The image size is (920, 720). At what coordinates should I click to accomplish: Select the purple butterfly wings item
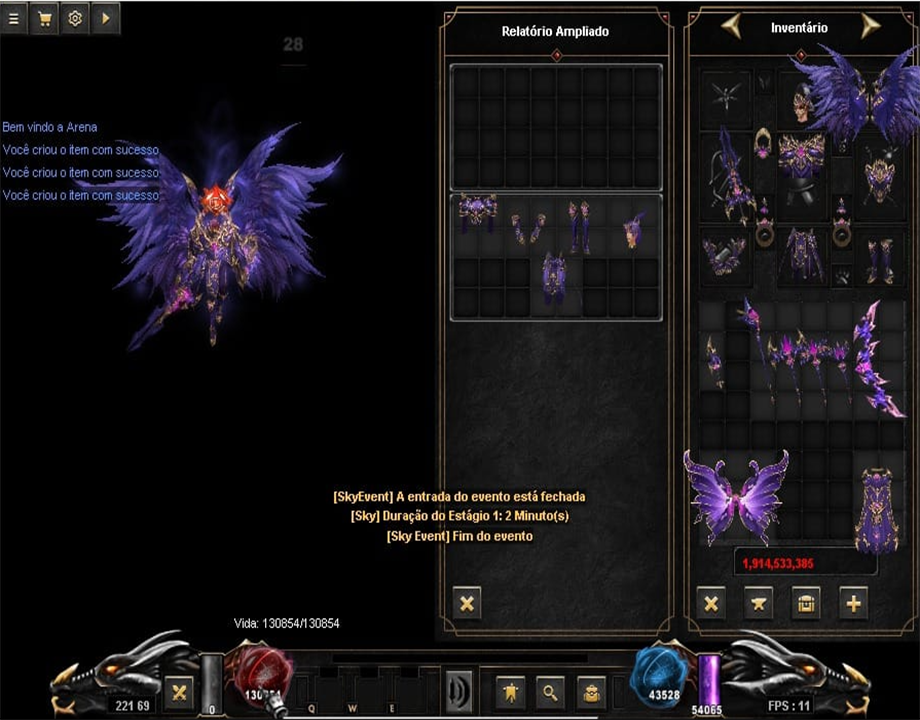[736, 495]
